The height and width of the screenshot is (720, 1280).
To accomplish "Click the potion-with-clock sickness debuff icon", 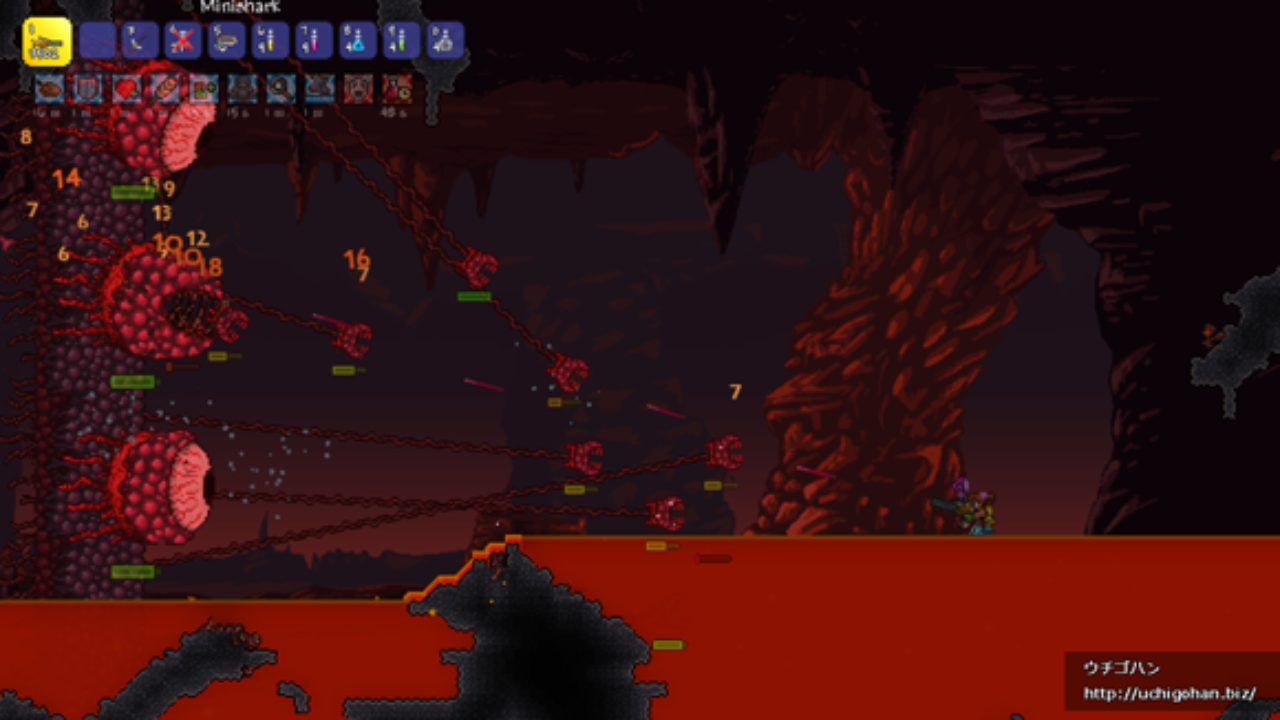I will [397, 89].
